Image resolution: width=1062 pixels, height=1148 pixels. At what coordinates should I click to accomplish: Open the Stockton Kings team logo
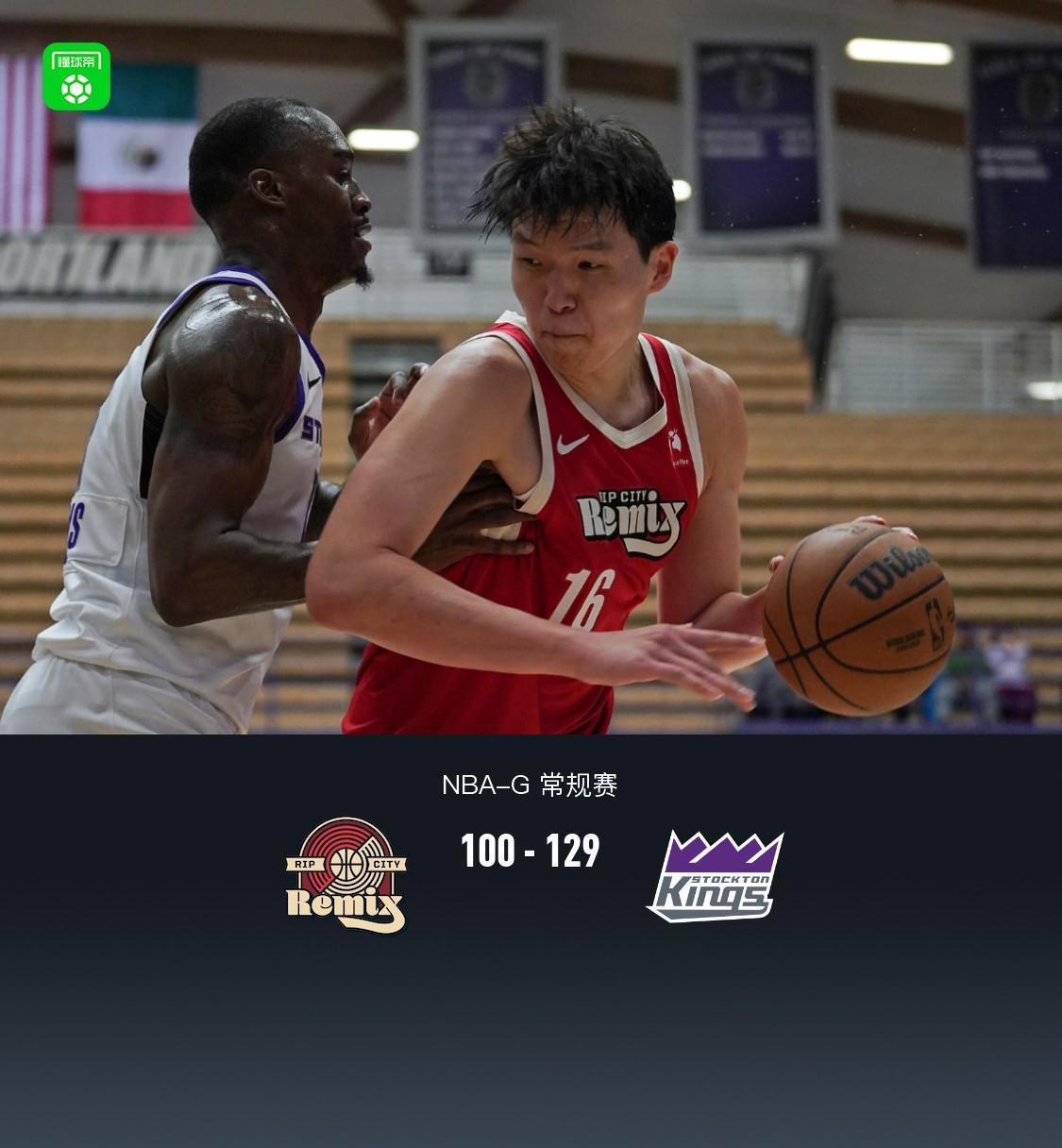coord(715,876)
